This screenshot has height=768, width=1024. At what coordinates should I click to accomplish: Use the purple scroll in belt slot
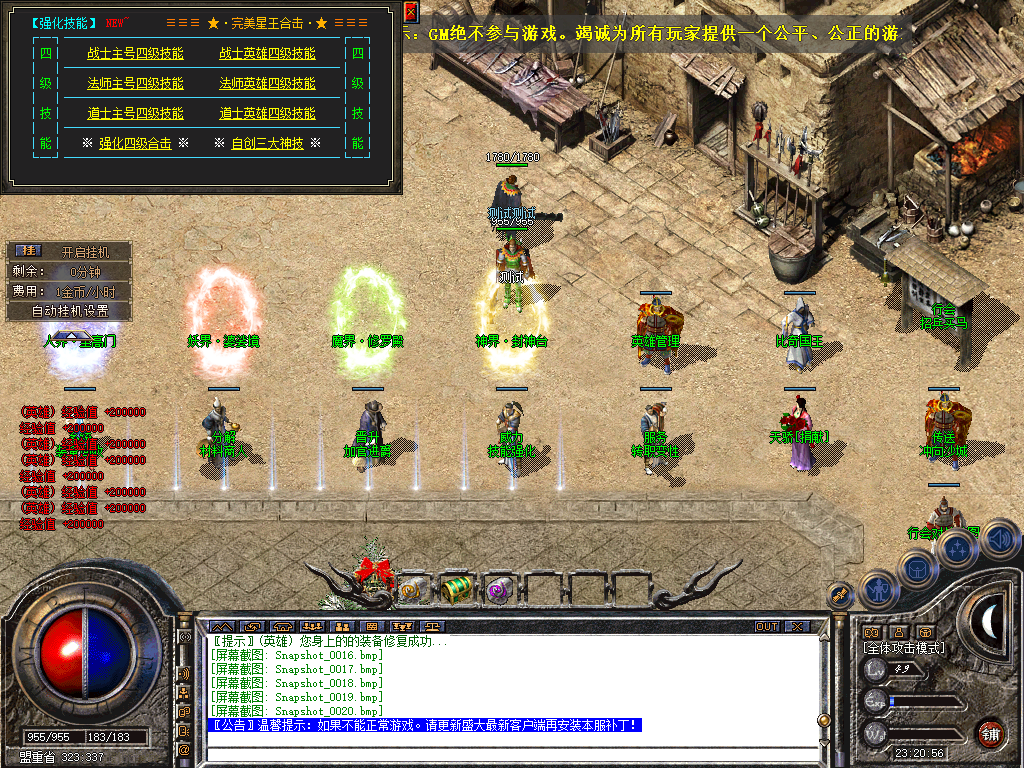497,591
